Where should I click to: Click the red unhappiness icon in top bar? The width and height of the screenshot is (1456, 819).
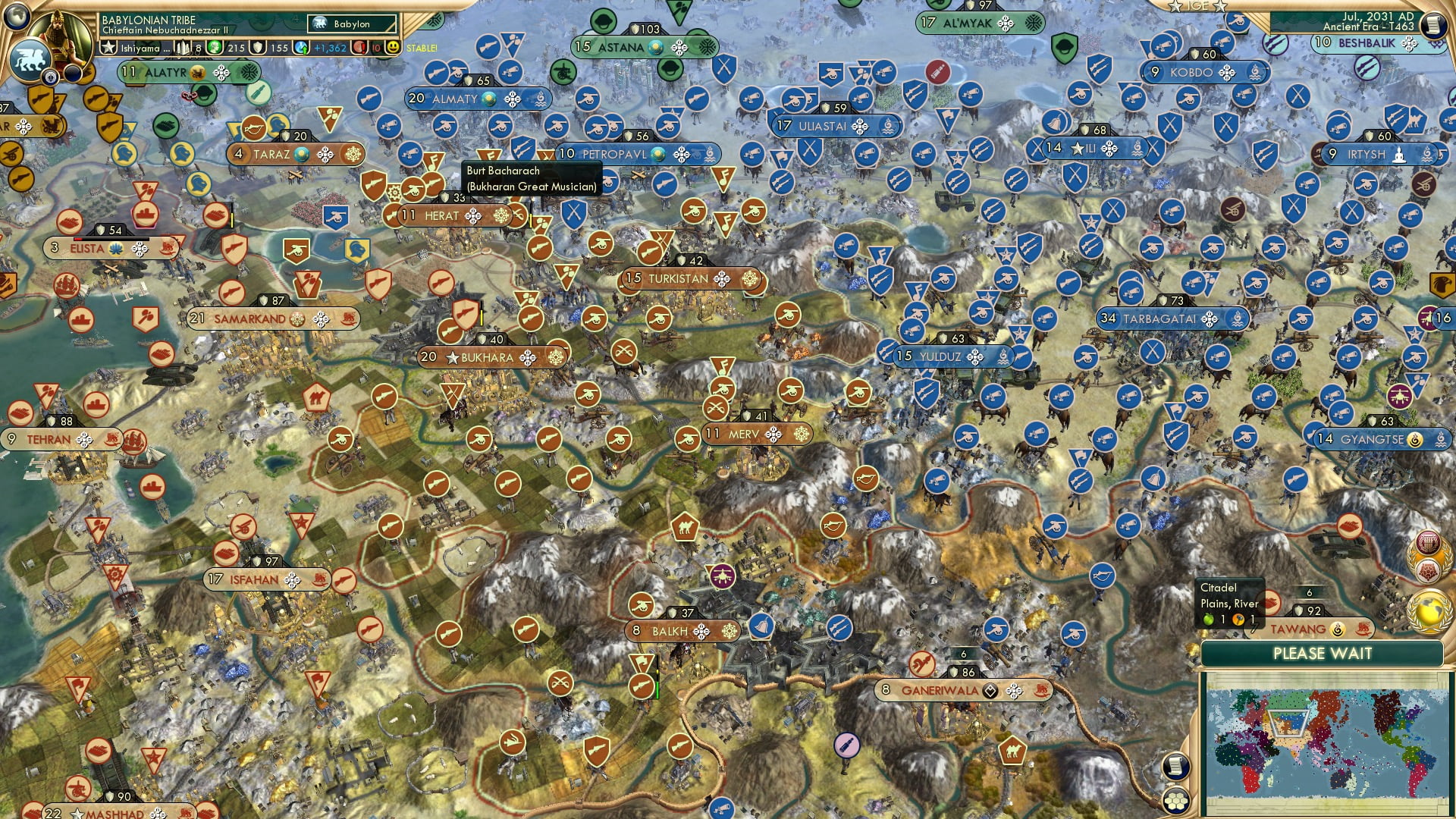point(359,48)
